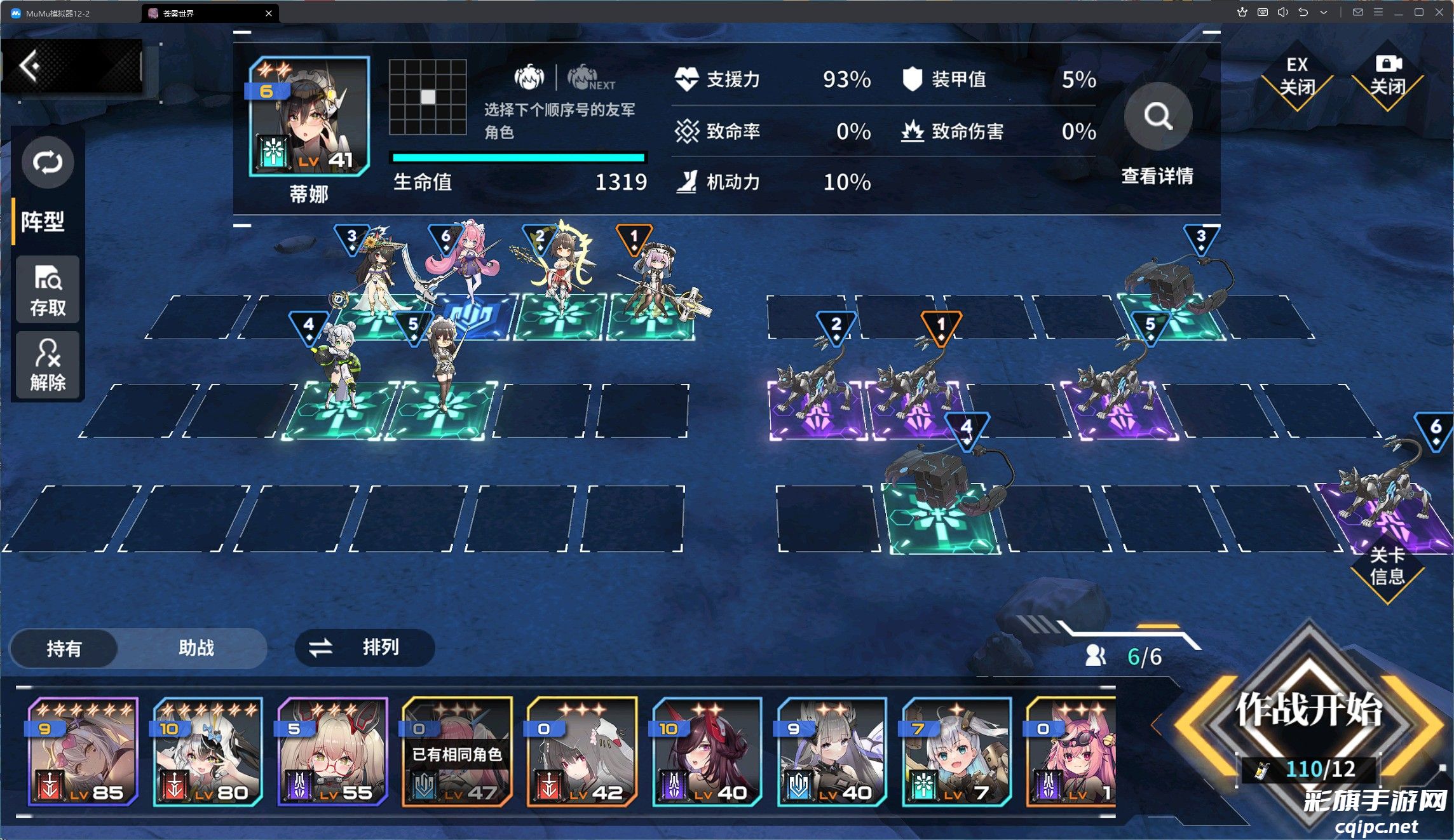The height and width of the screenshot is (840, 1454).
Task: Open the 排列 sort options
Action: coord(364,648)
